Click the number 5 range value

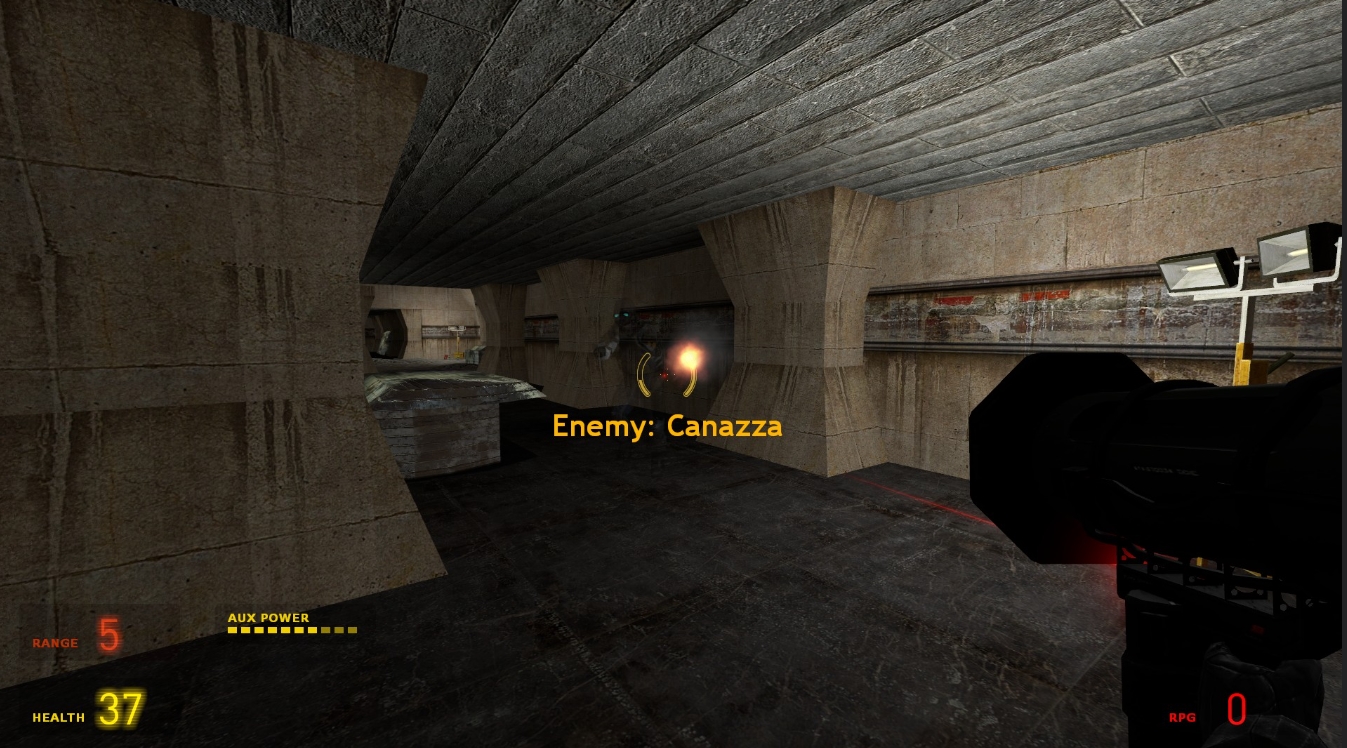[x=108, y=634]
